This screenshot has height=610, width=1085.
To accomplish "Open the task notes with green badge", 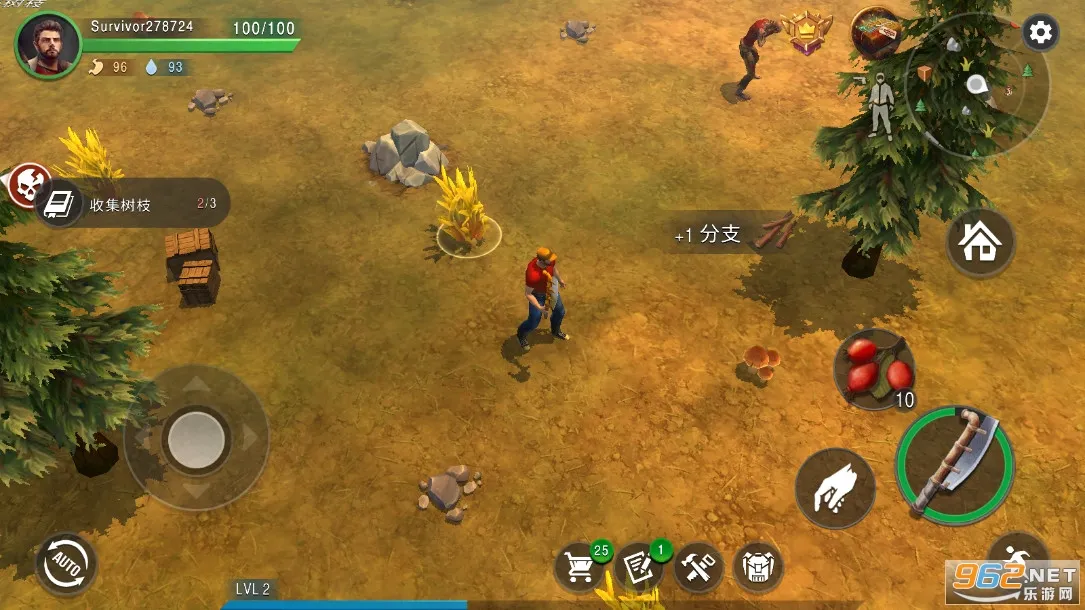I will [639, 567].
